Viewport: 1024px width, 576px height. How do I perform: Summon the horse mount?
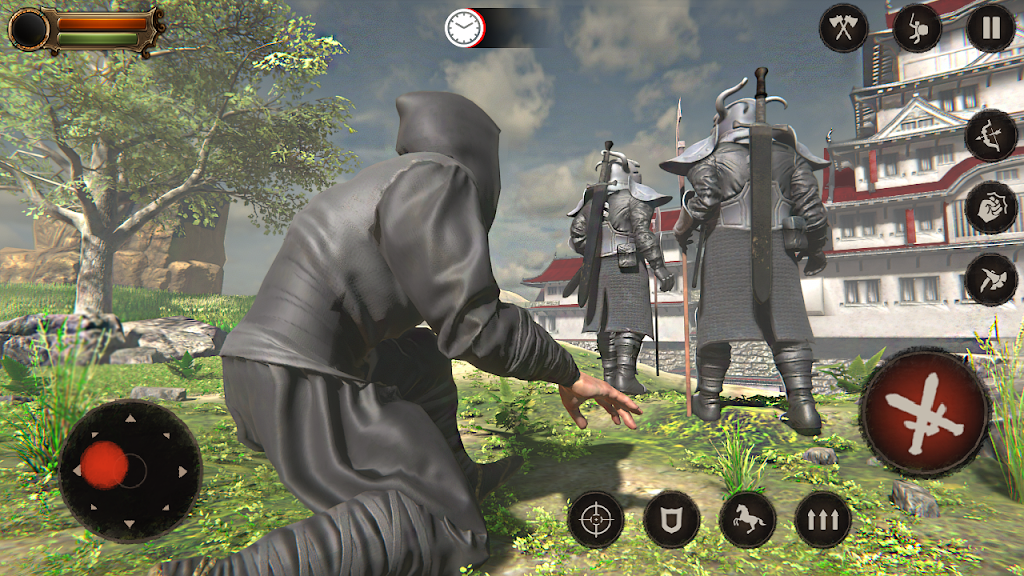[x=748, y=519]
